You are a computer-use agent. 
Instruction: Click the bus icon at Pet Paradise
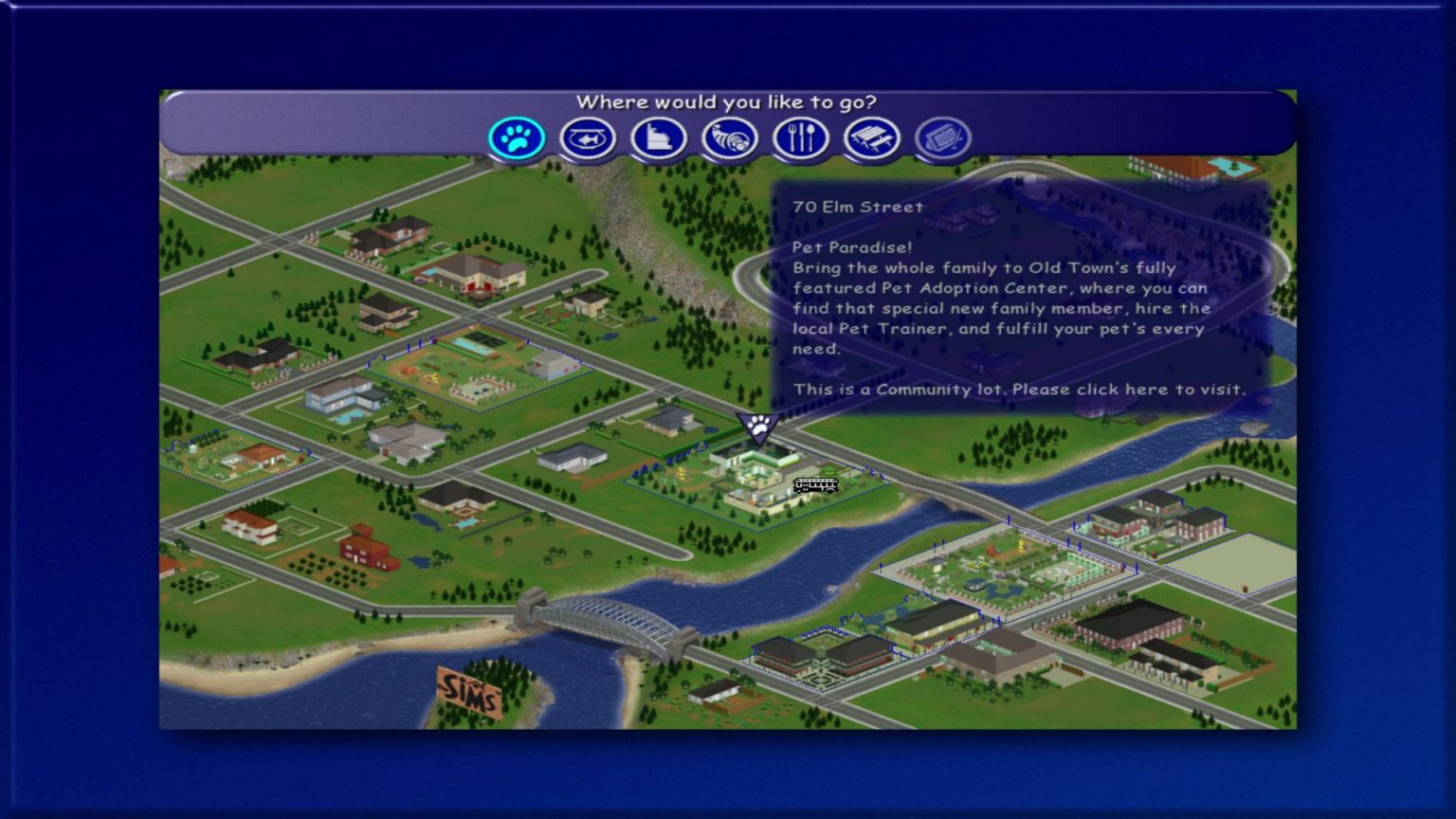(813, 486)
